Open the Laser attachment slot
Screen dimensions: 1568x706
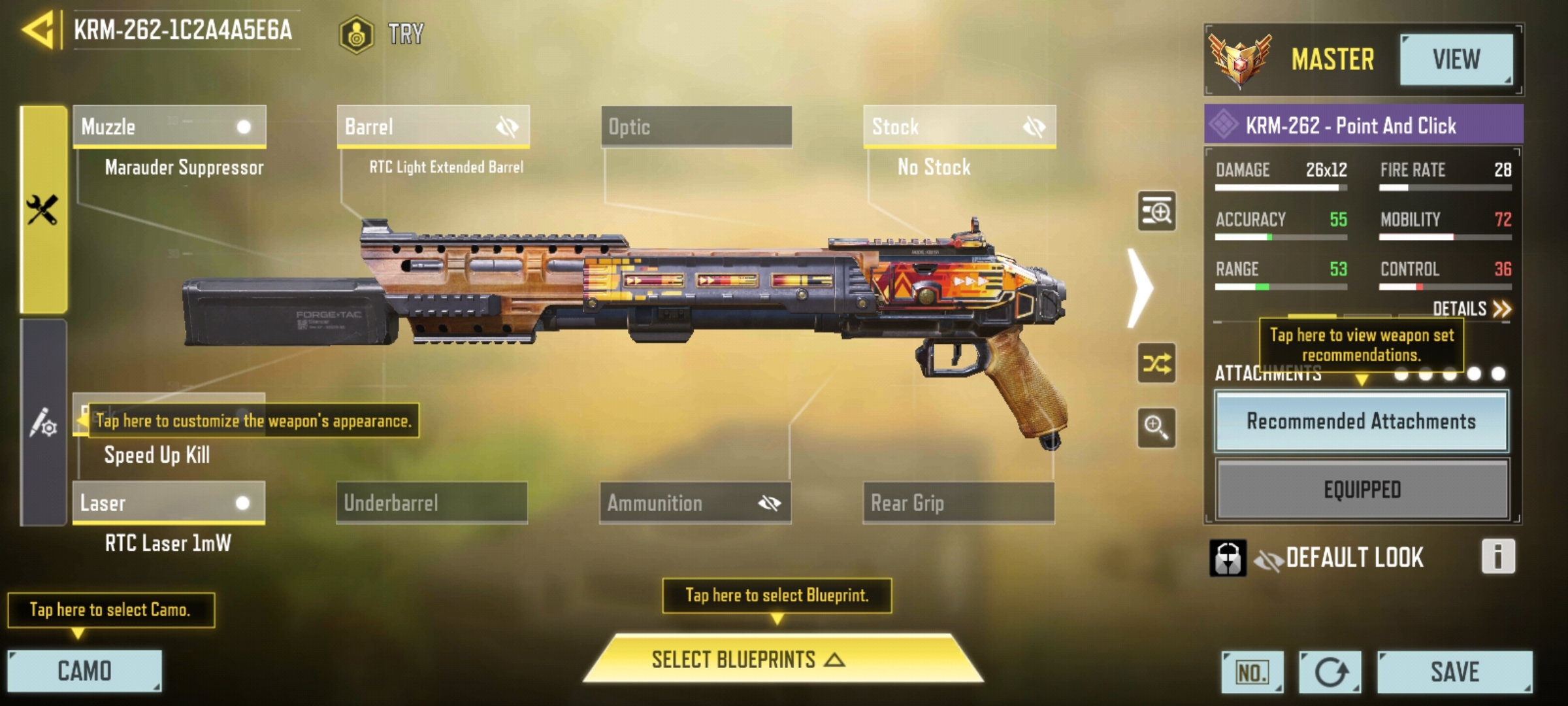[x=169, y=503]
